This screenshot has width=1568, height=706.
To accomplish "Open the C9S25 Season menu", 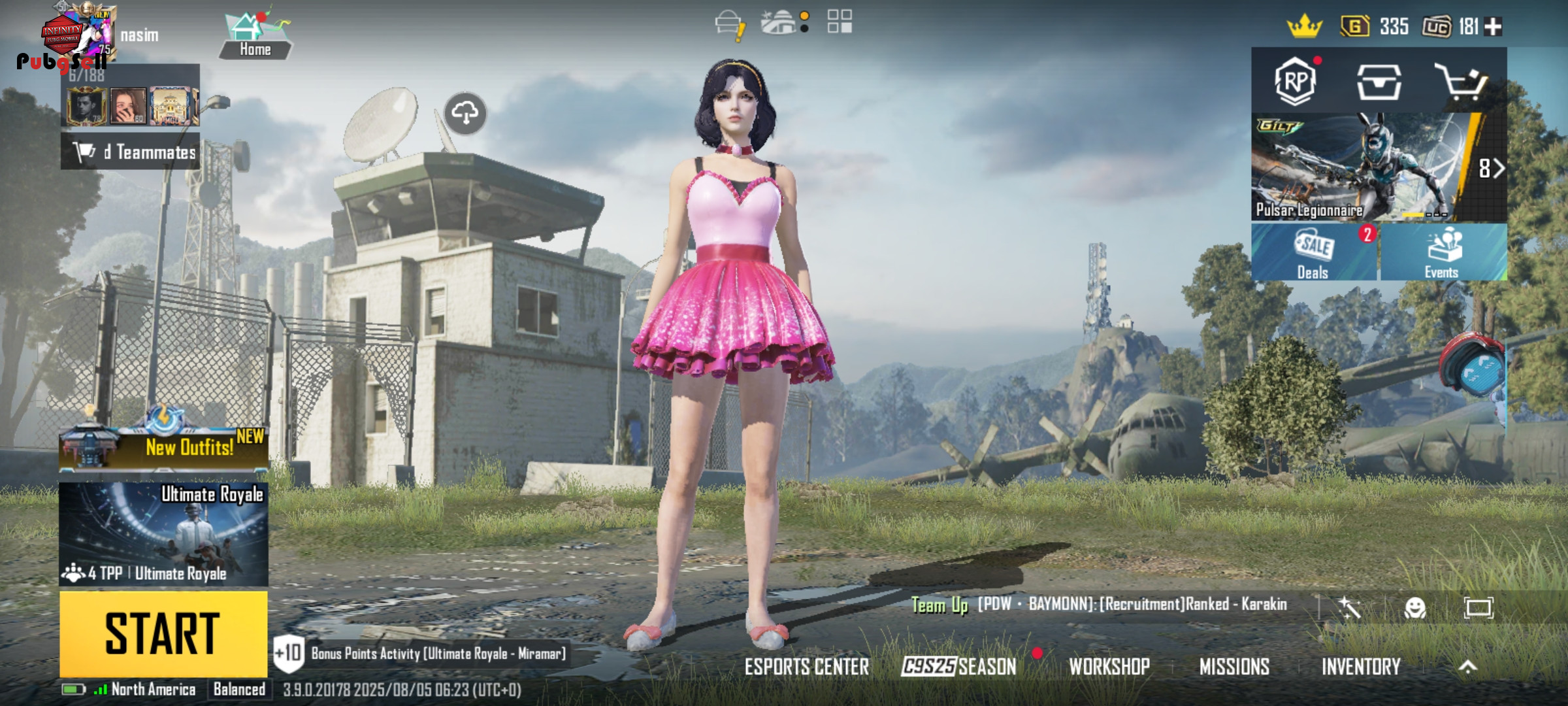I will pyautogui.click(x=958, y=667).
